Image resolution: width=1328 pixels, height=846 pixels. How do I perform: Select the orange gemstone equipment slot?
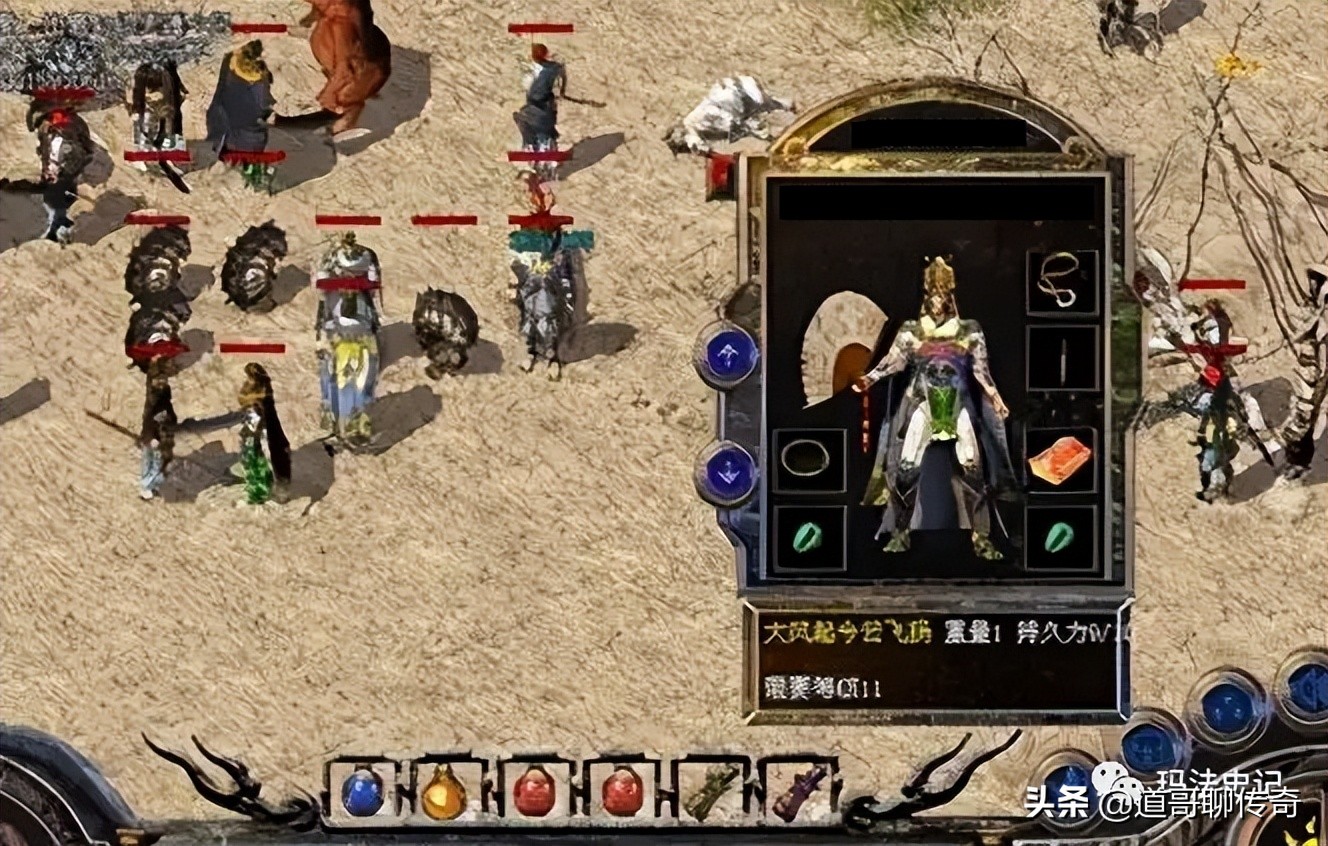coord(1060,461)
